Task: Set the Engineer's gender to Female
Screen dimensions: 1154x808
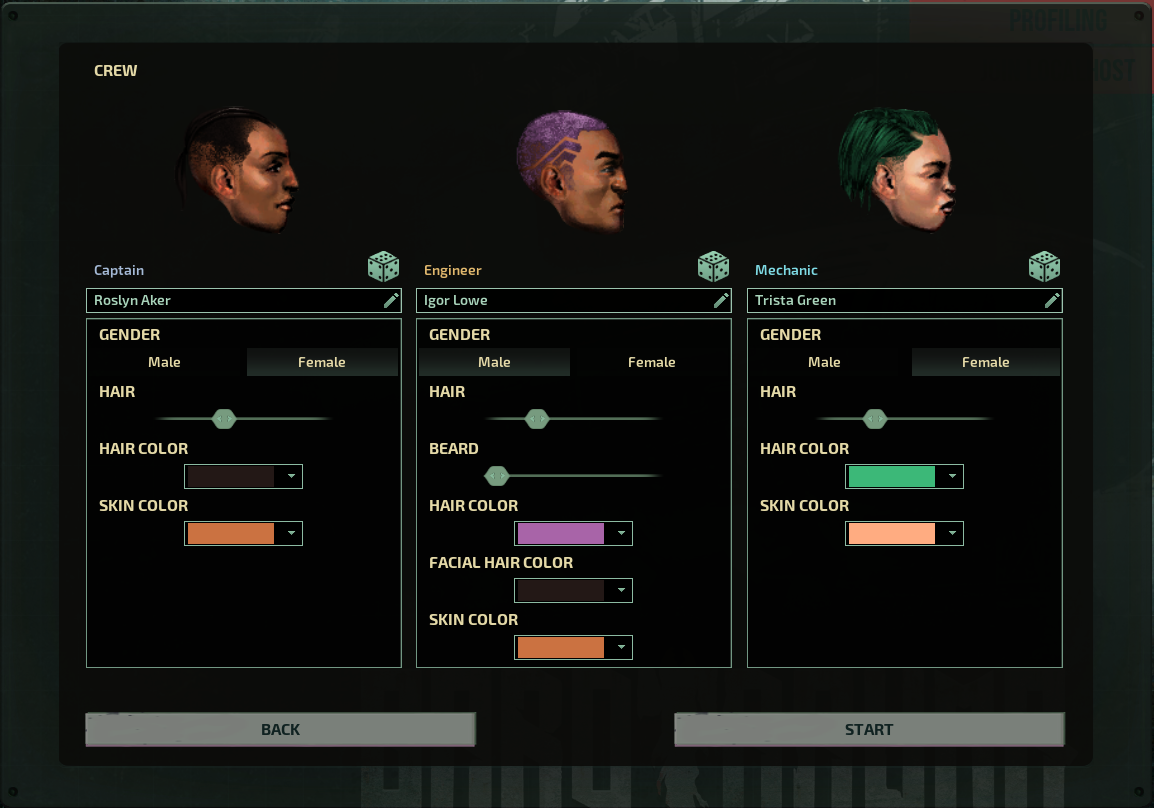Action: [651, 362]
